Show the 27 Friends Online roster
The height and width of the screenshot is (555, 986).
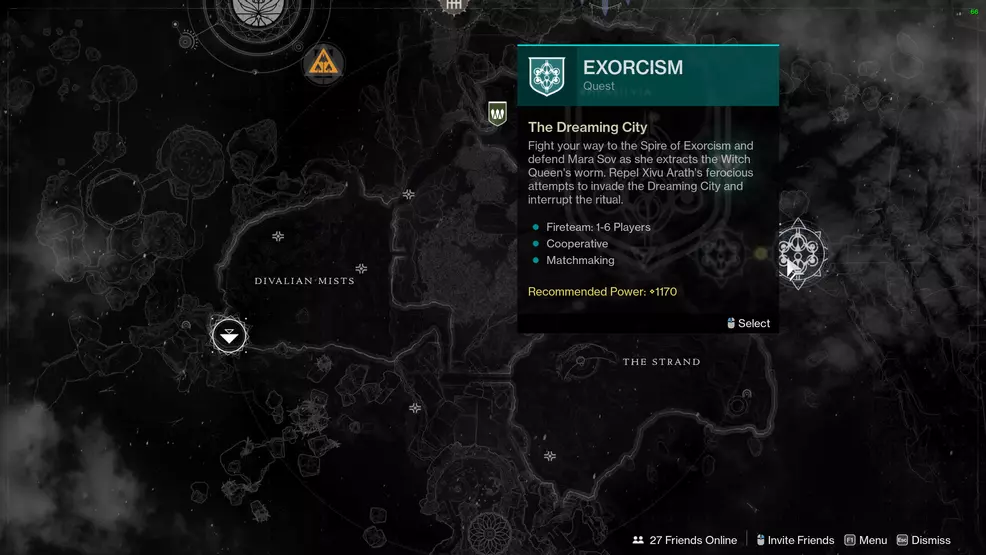pos(685,540)
